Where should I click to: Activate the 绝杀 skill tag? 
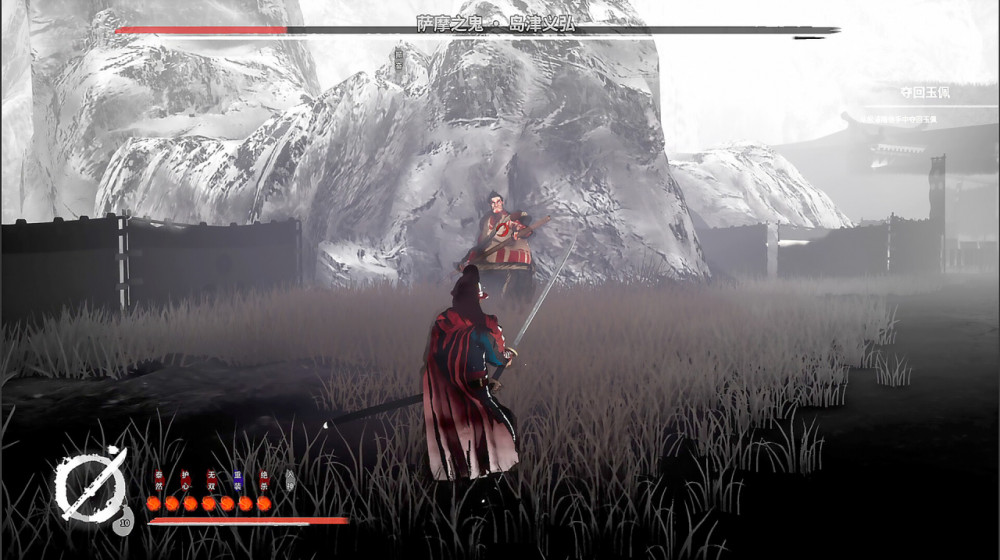(264, 479)
